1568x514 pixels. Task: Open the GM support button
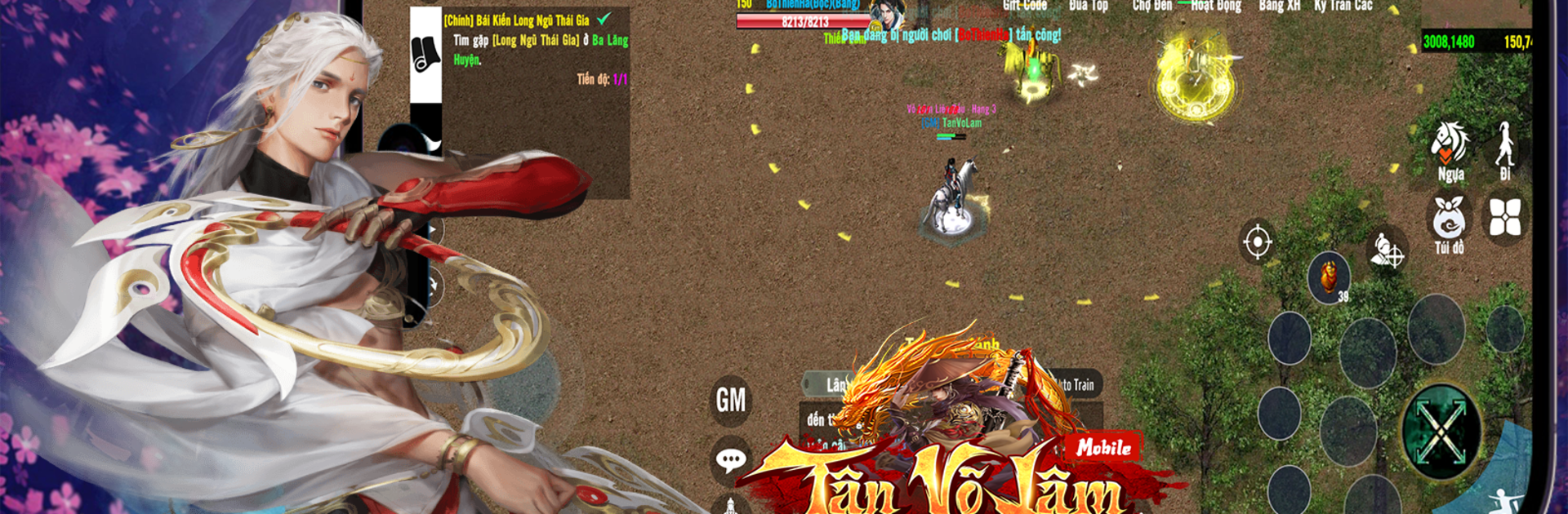click(731, 400)
